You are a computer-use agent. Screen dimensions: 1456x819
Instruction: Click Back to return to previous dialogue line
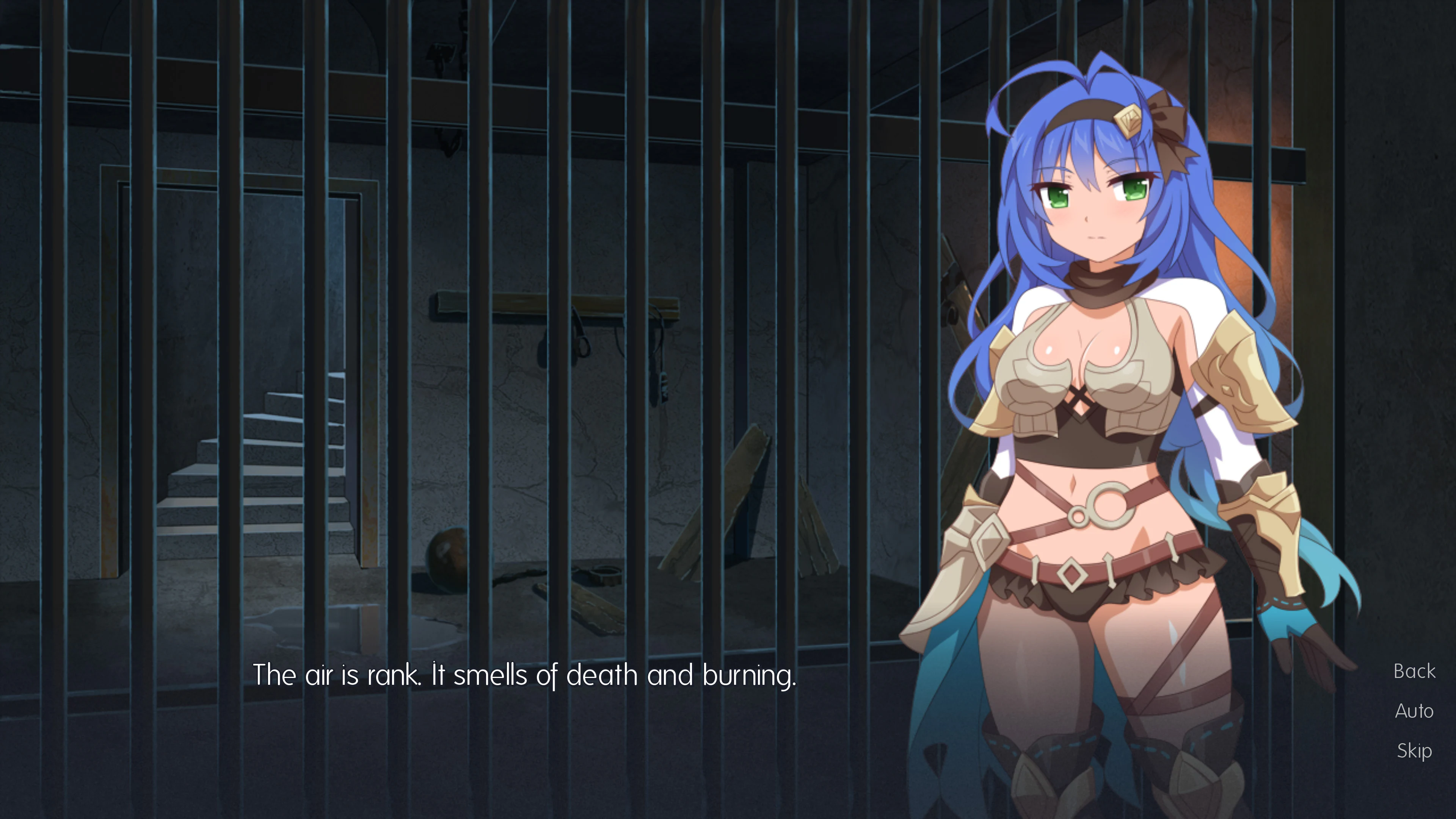pyautogui.click(x=1414, y=670)
